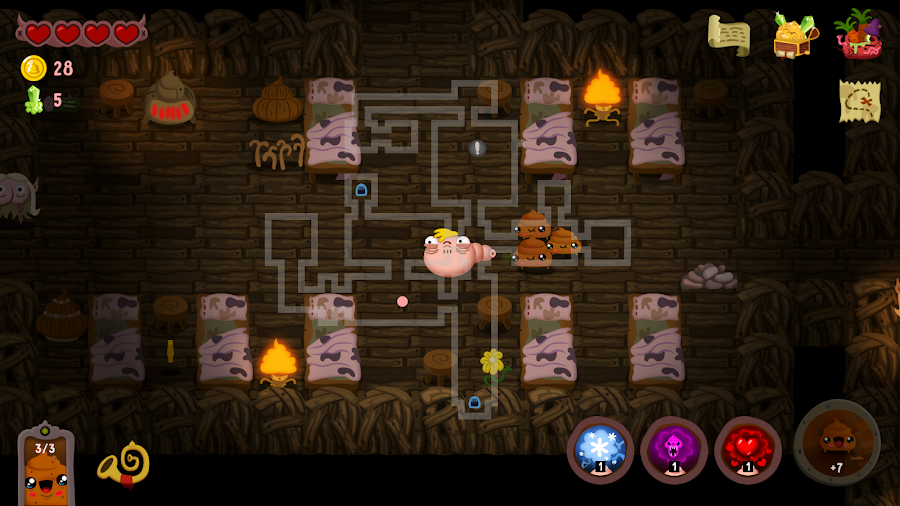This screenshot has width=900, height=506.
Task: Open the parchment scroll icon
Action: click(729, 35)
